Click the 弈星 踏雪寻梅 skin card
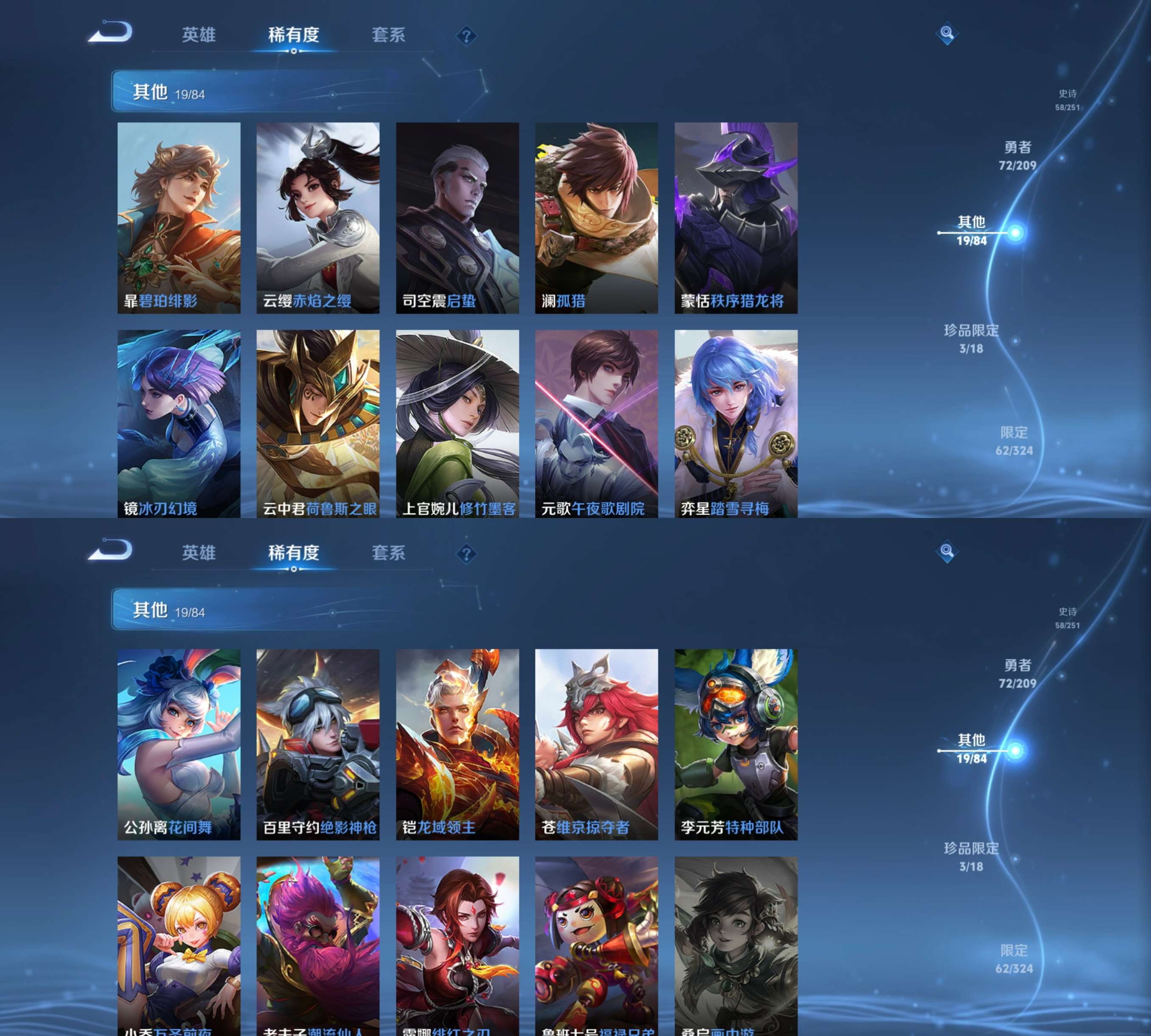1151x1036 pixels. click(x=736, y=423)
